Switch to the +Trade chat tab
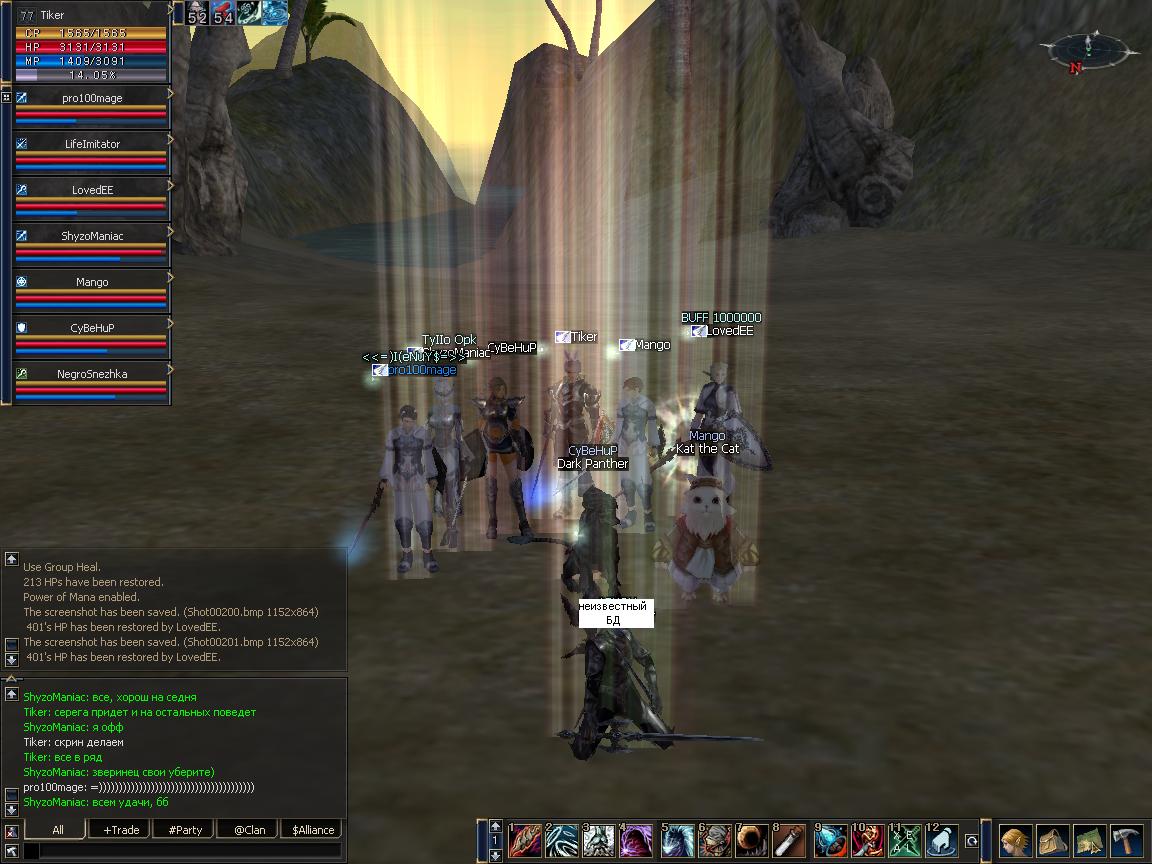Viewport: 1152px width, 864px height. pos(120,829)
